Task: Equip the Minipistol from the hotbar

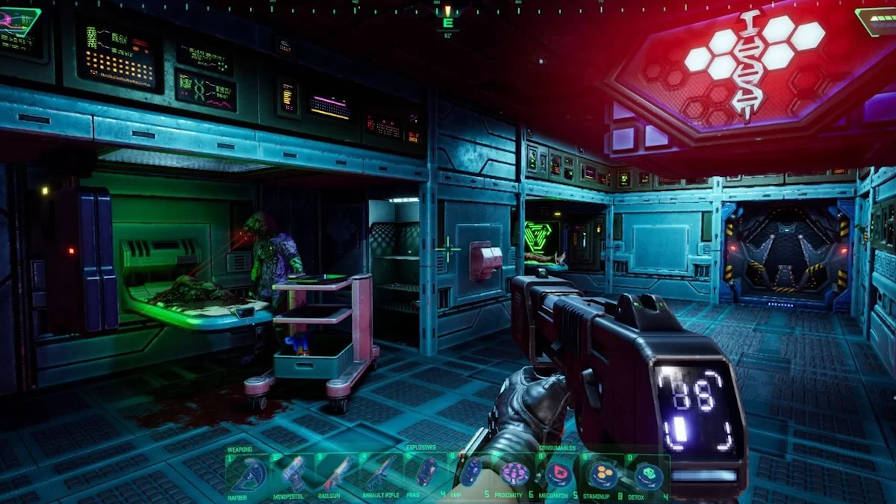Action: pyautogui.click(x=294, y=474)
